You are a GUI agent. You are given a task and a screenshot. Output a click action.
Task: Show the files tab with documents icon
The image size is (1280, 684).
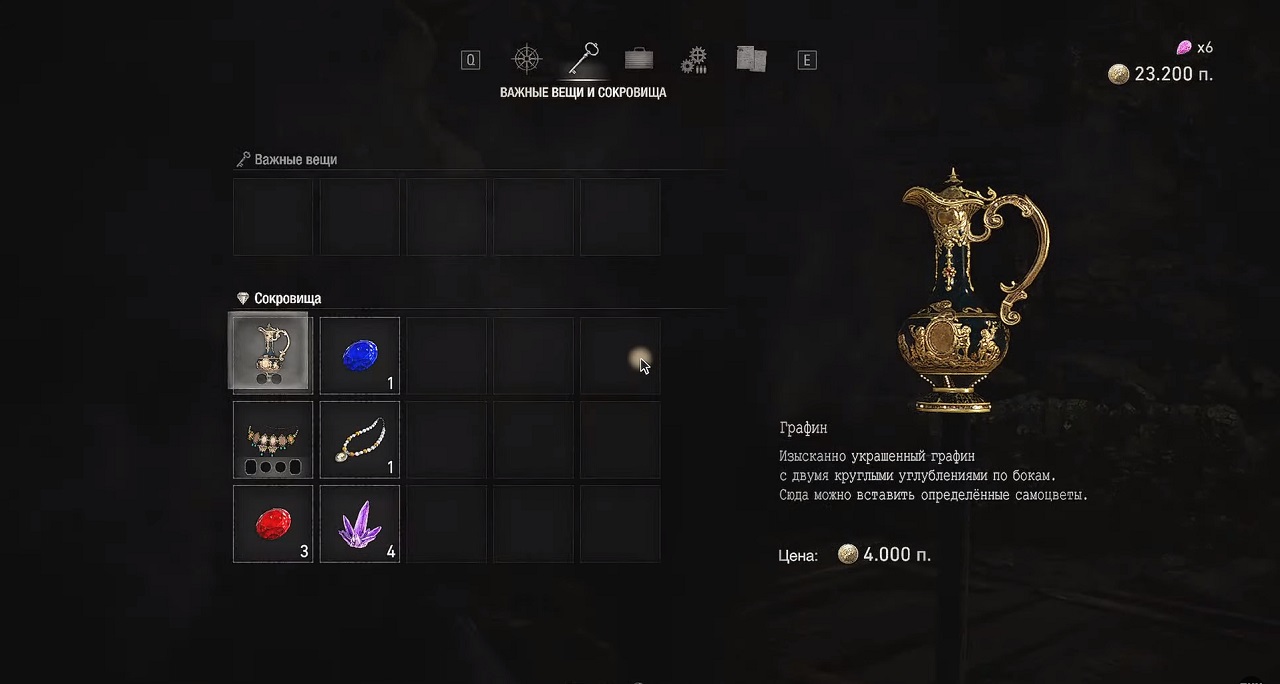click(750, 60)
